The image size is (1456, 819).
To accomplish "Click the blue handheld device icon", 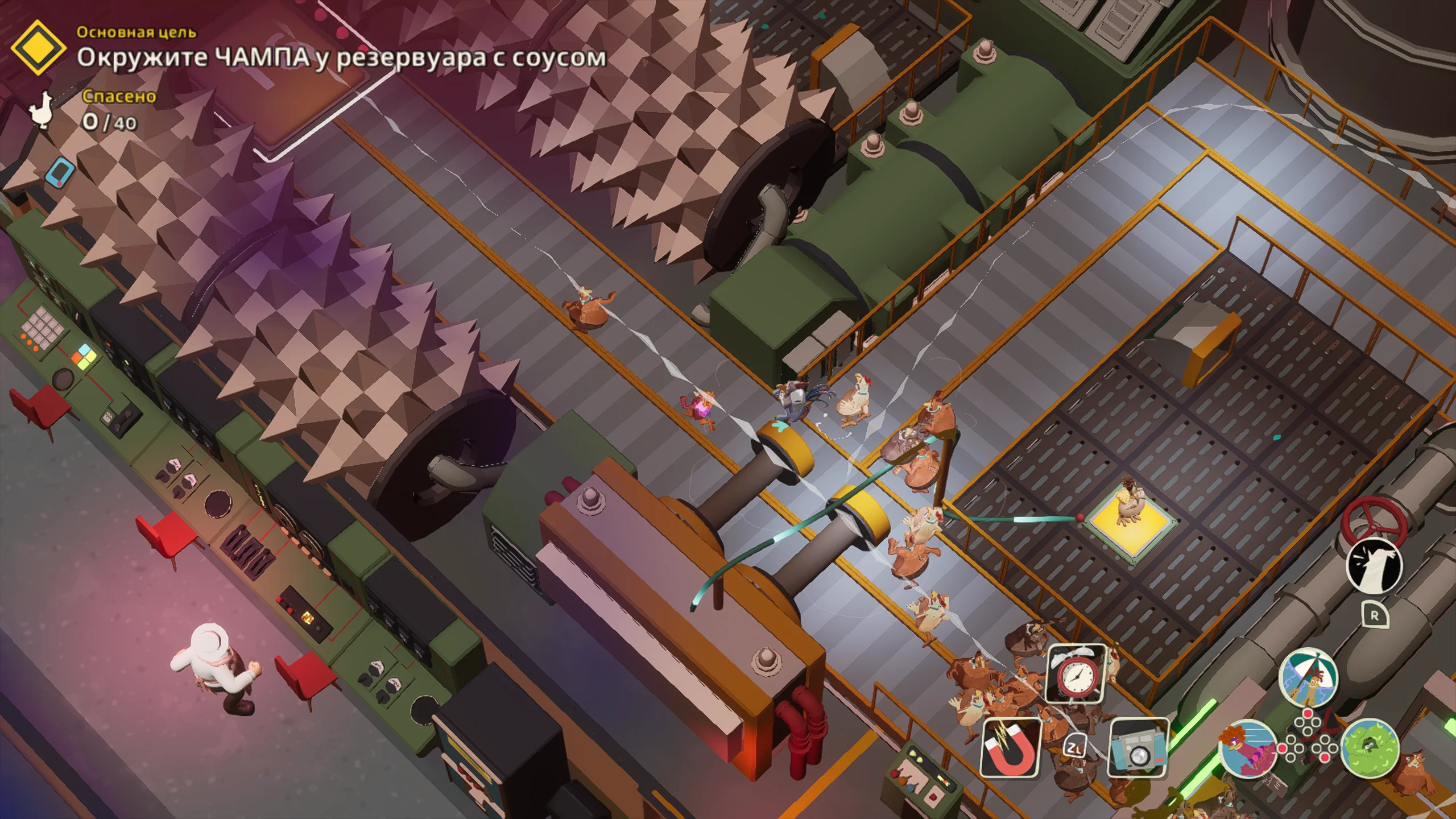I will [61, 171].
